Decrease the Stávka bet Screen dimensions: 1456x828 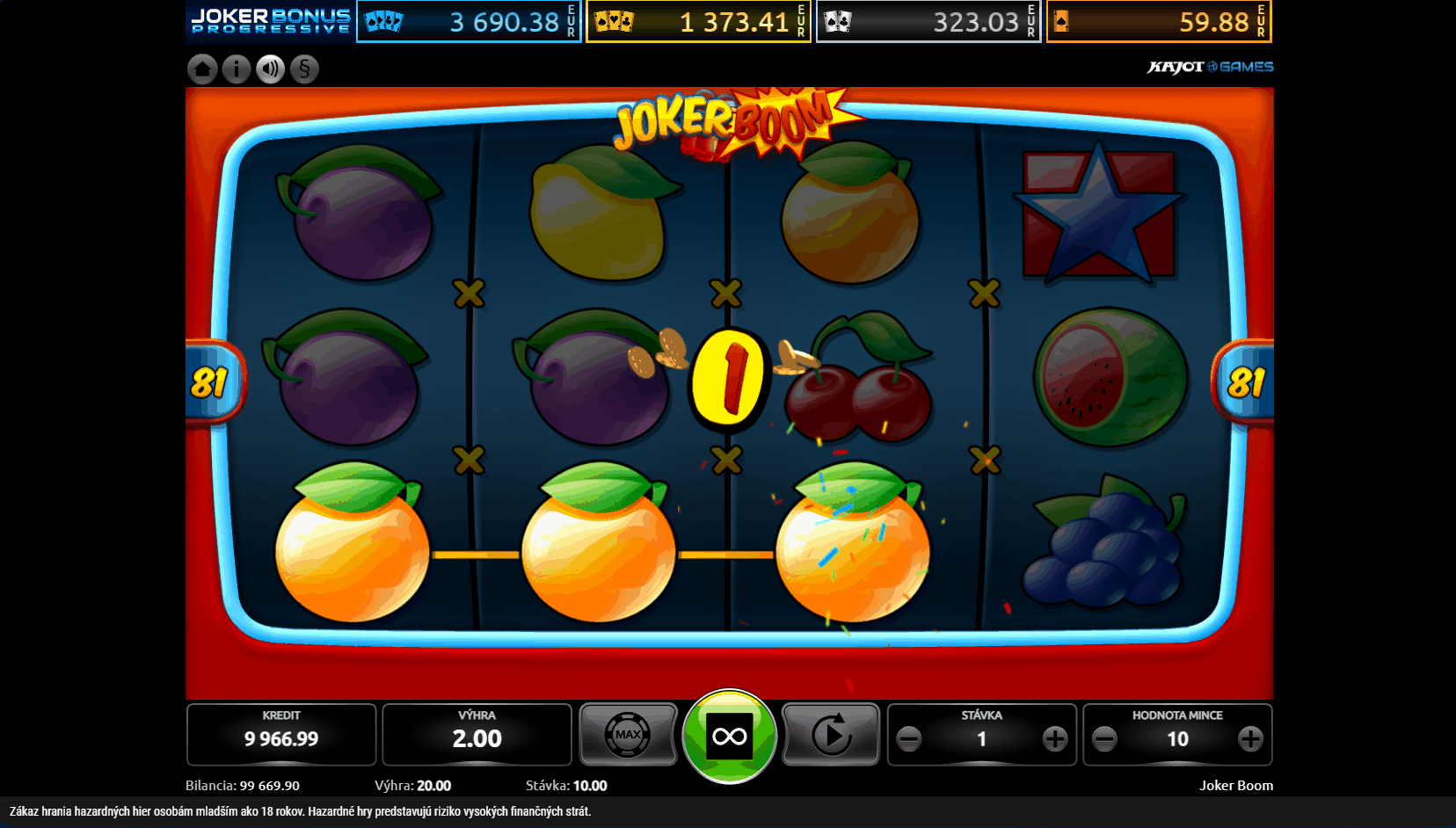(x=909, y=739)
